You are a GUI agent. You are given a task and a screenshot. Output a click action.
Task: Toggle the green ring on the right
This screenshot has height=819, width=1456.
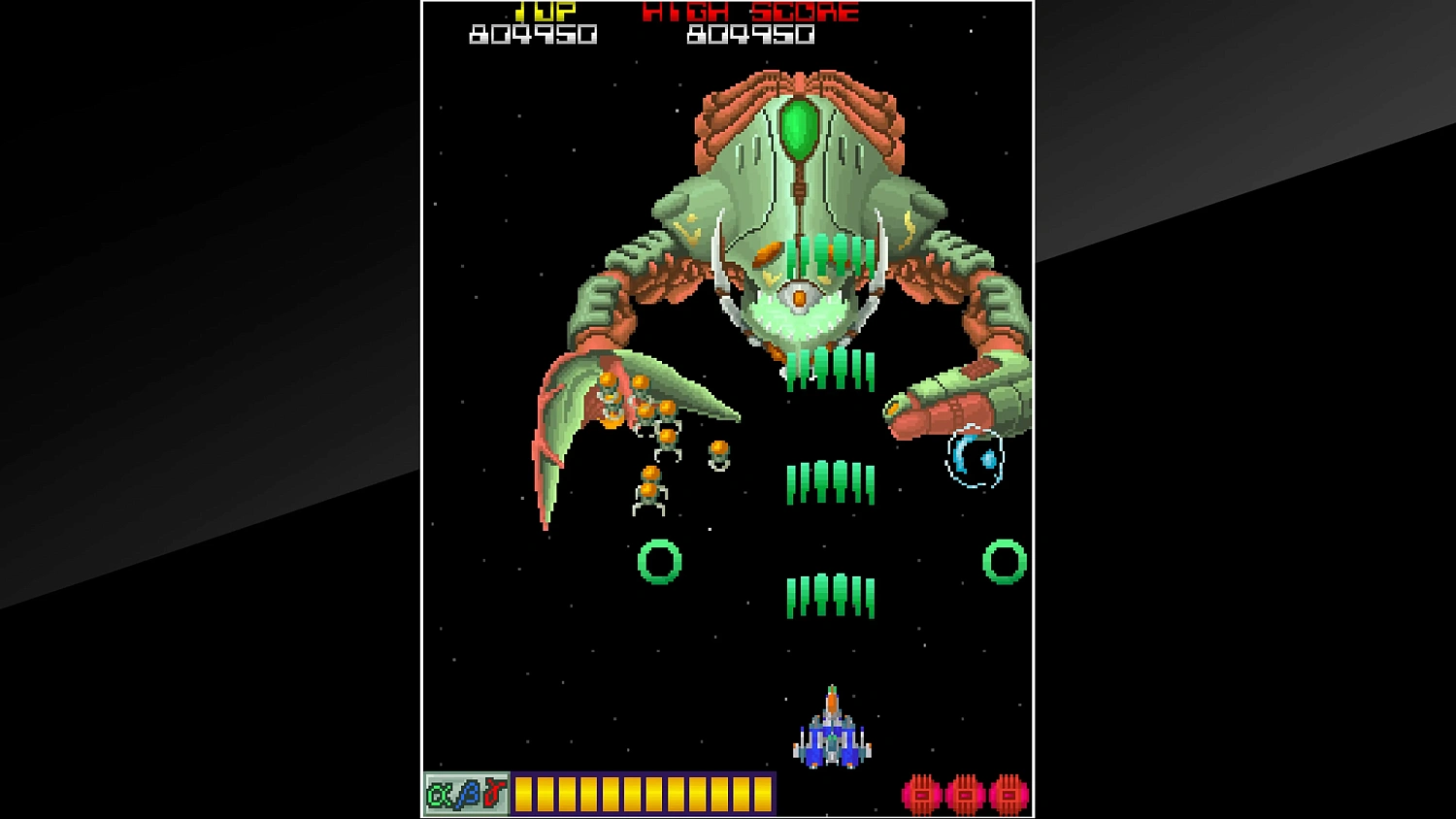(1003, 563)
